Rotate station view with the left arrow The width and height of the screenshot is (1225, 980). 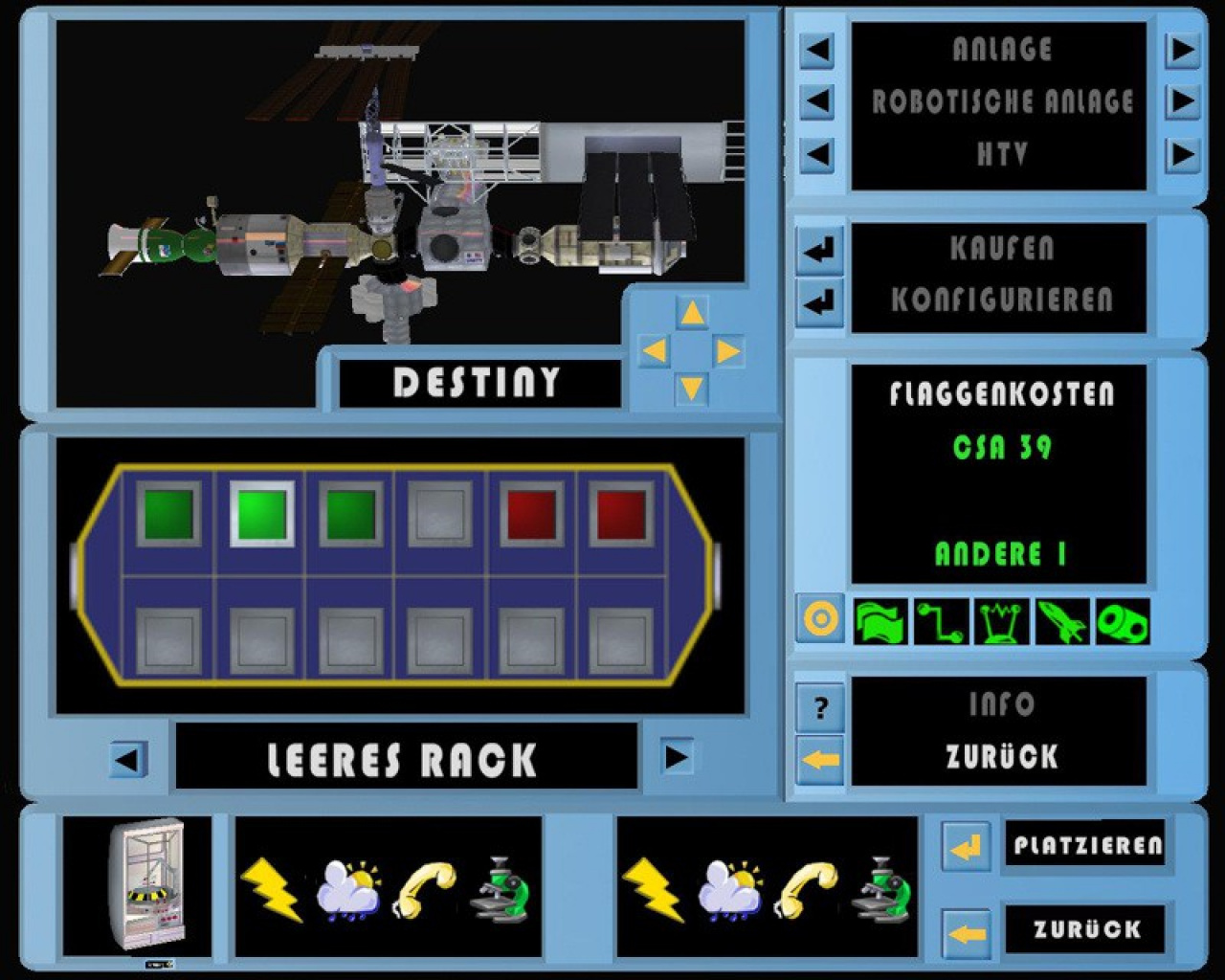click(655, 351)
